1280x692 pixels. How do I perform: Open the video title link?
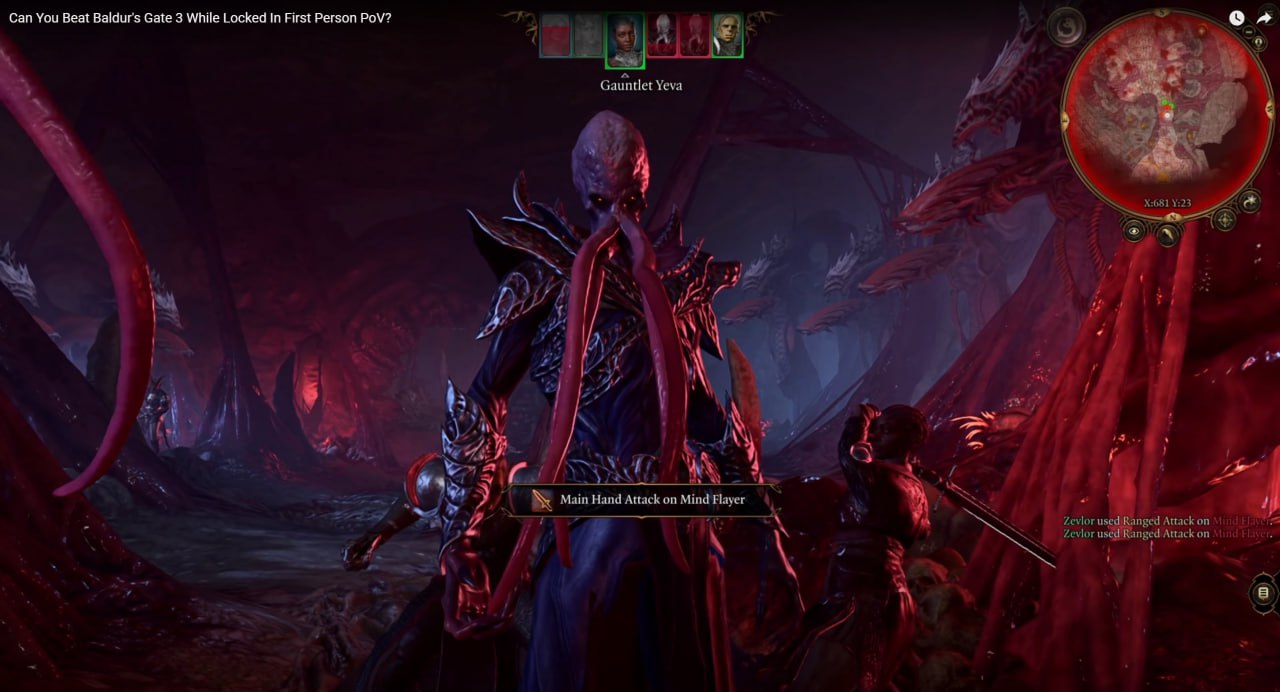(x=200, y=18)
